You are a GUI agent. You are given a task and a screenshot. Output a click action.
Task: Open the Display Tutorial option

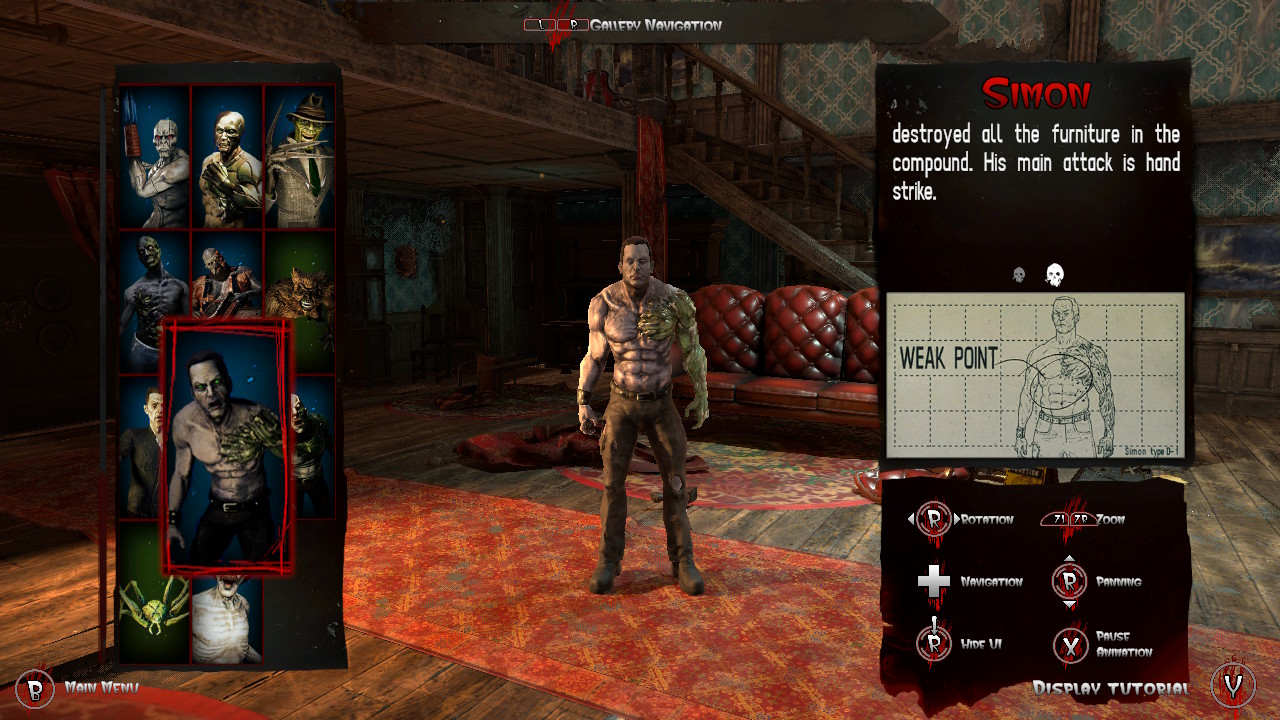[1111, 688]
